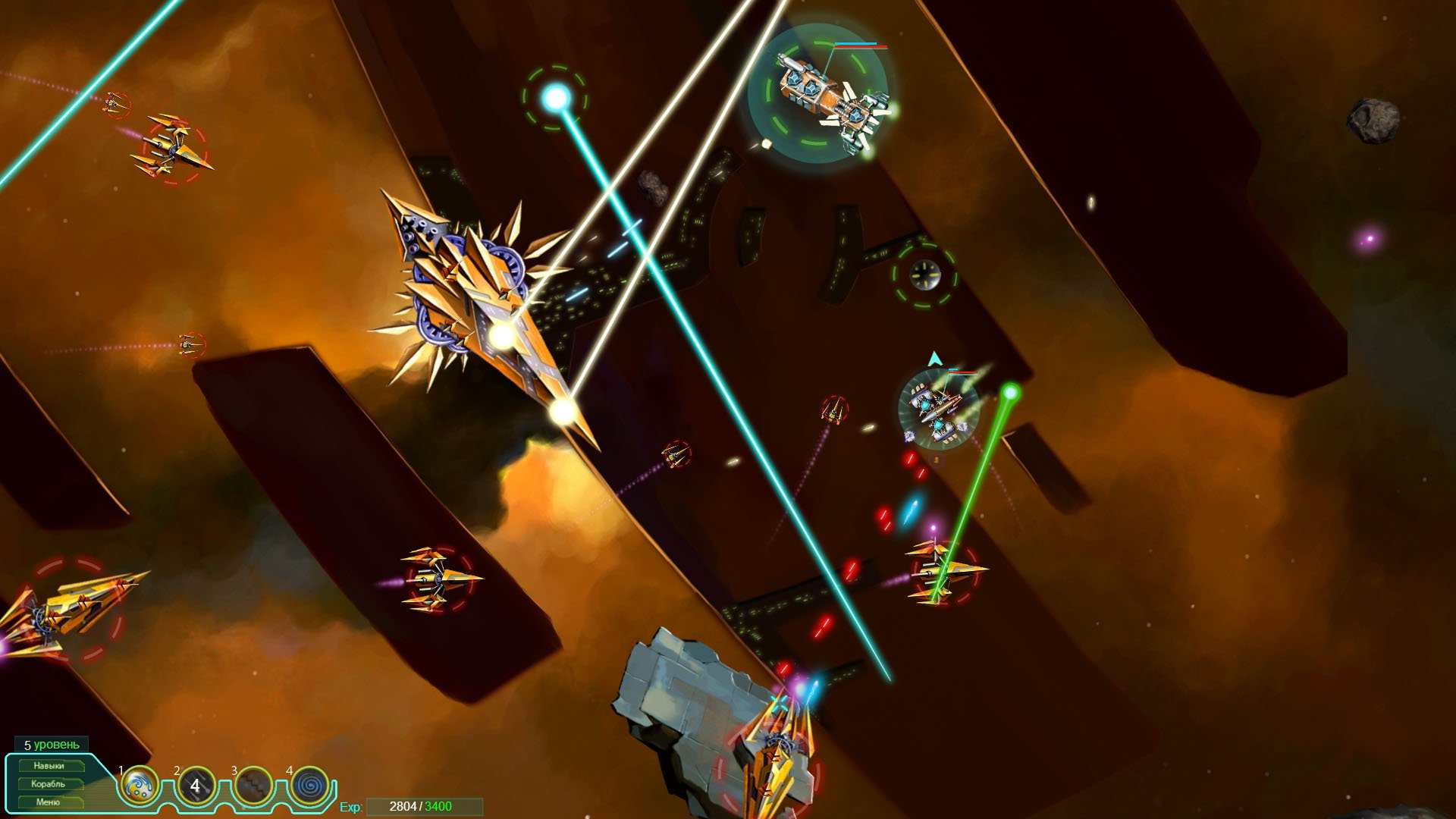Open the Меню game menu

pyautogui.click(x=47, y=802)
